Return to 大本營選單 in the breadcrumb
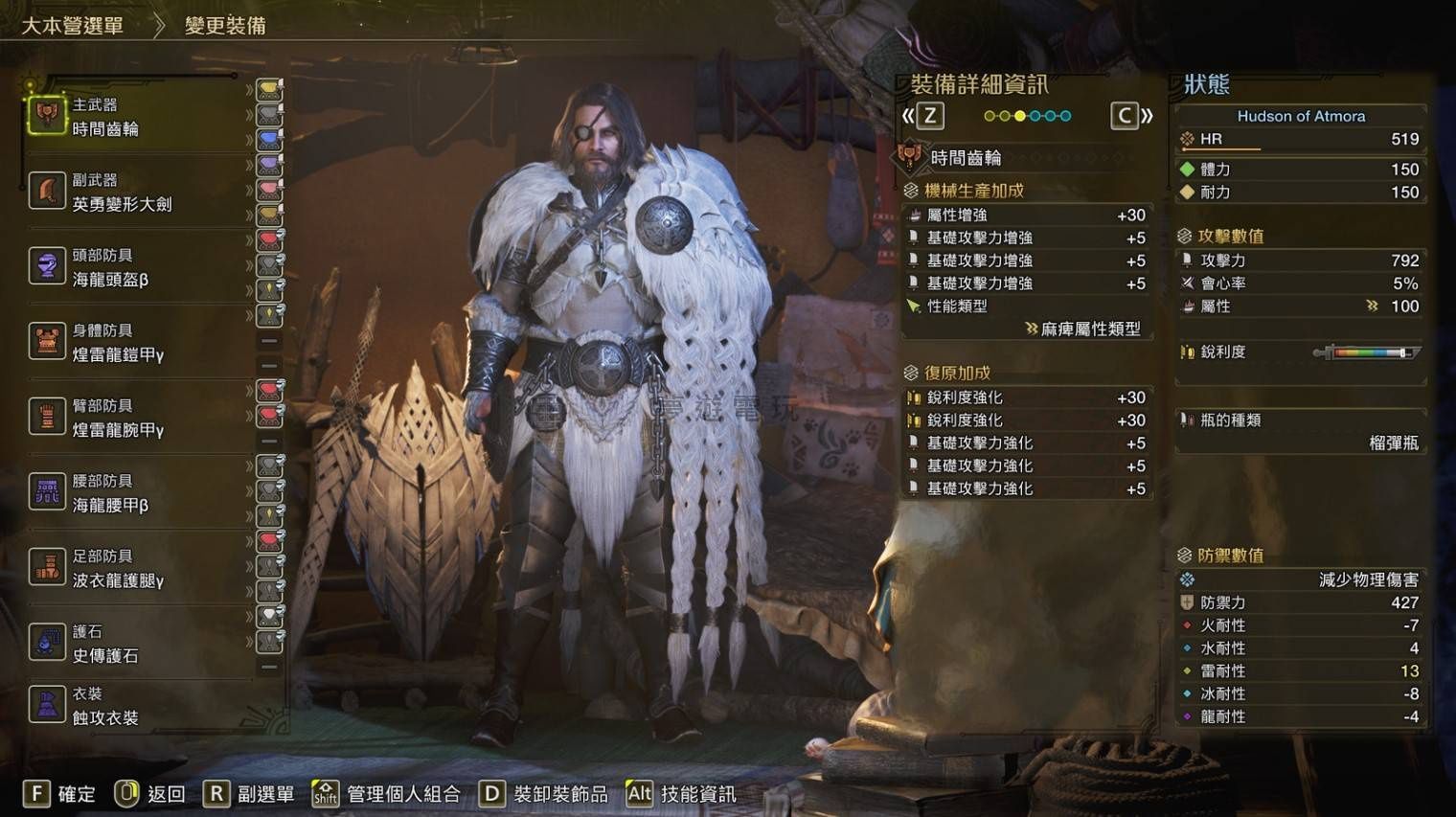This screenshot has height=817, width=1456. click(x=73, y=26)
